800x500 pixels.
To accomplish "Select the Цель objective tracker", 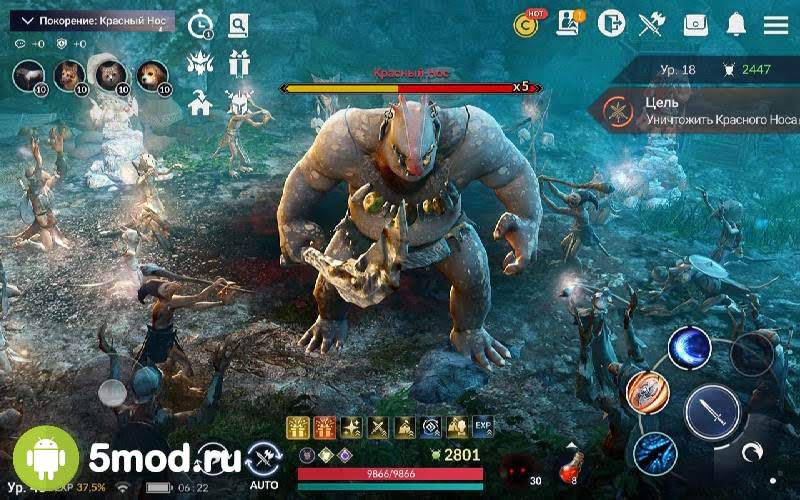I will 700,109.
